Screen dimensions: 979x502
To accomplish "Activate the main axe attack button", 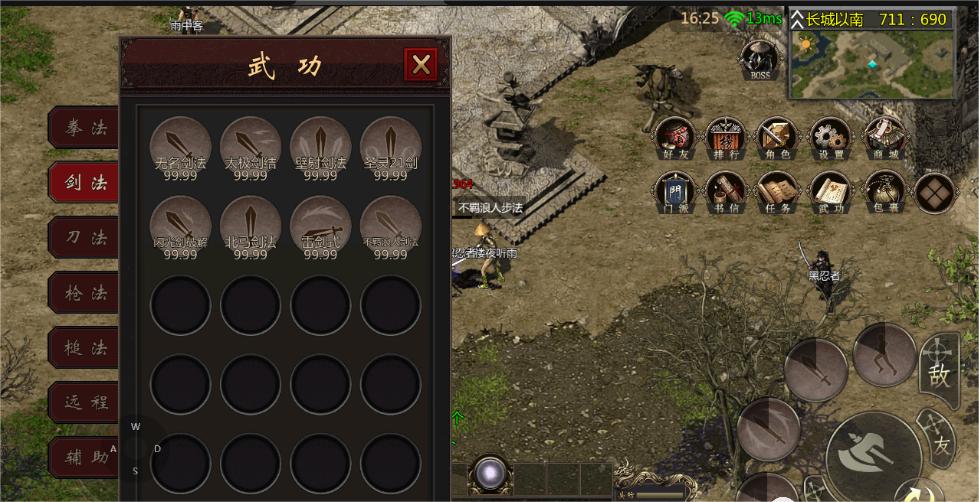I will pyautogui.click(x=873, y=449).
